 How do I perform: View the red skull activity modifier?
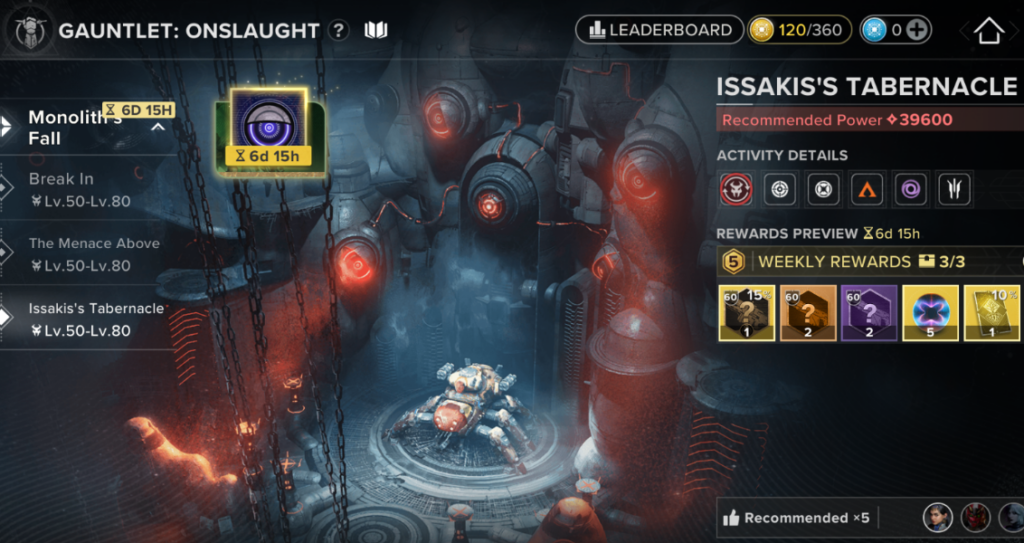735,190
